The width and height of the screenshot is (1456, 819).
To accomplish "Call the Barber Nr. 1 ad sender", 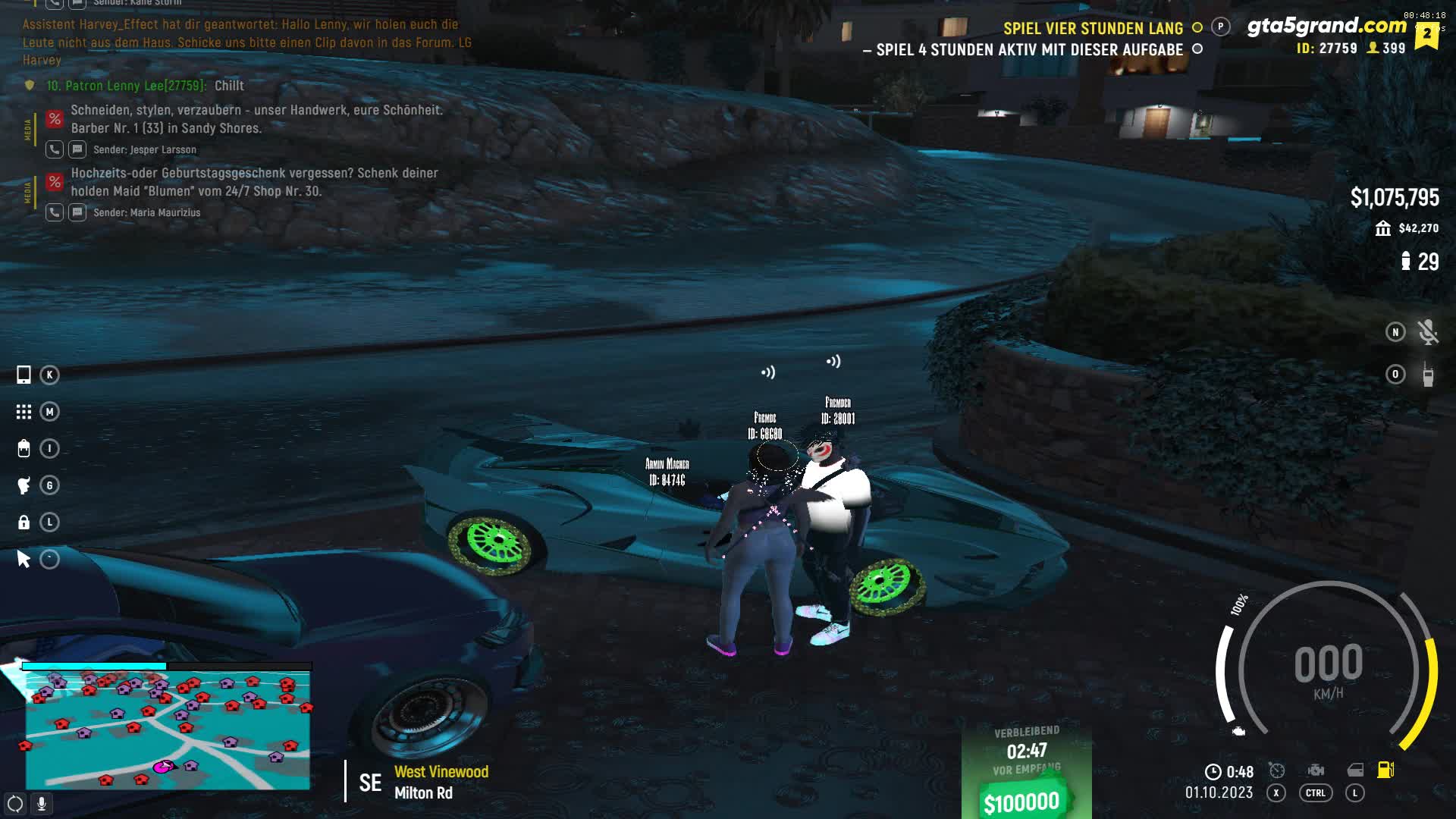I will 54,149.
